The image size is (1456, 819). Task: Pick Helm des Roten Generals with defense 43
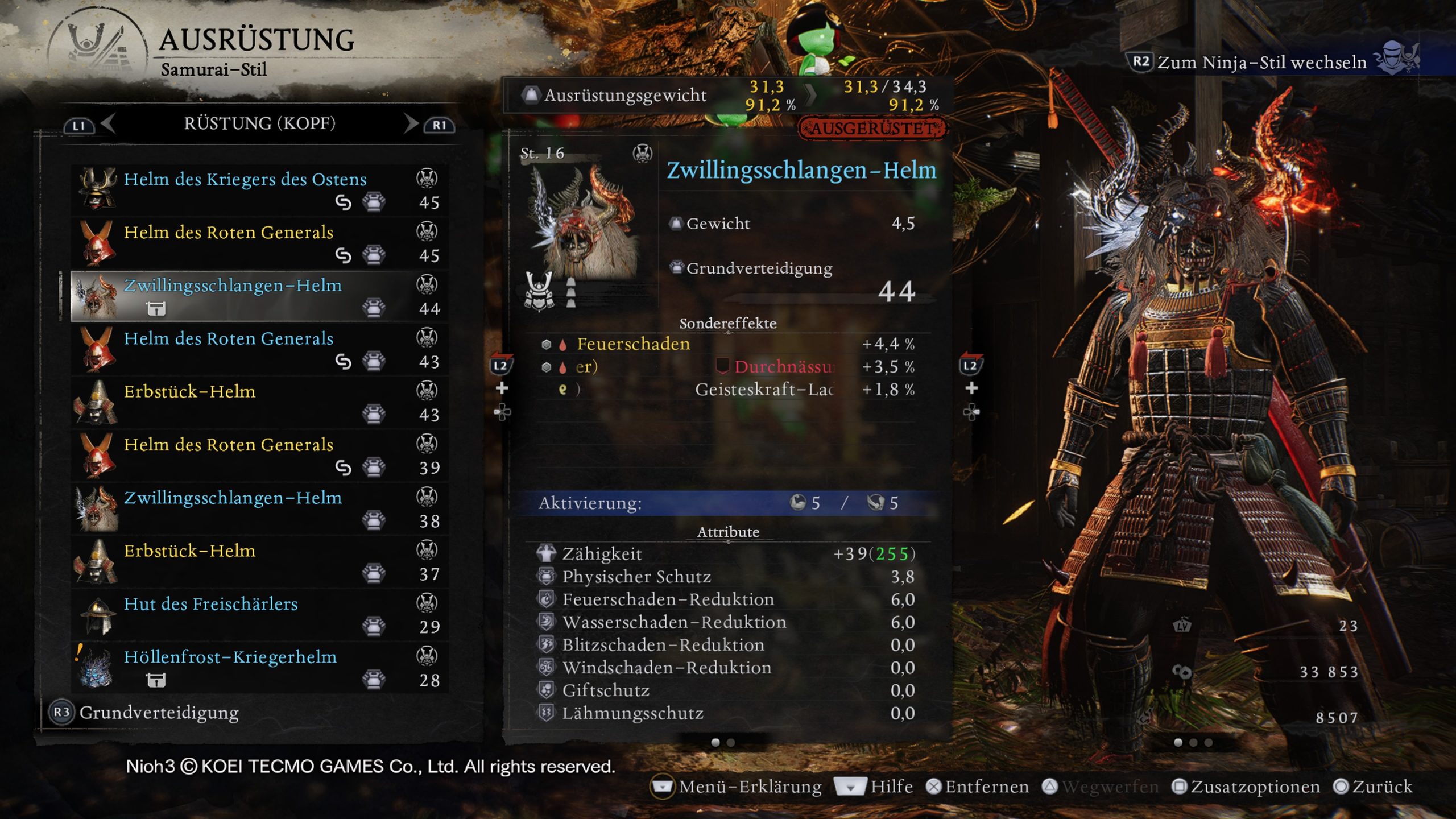pos(259,349)
